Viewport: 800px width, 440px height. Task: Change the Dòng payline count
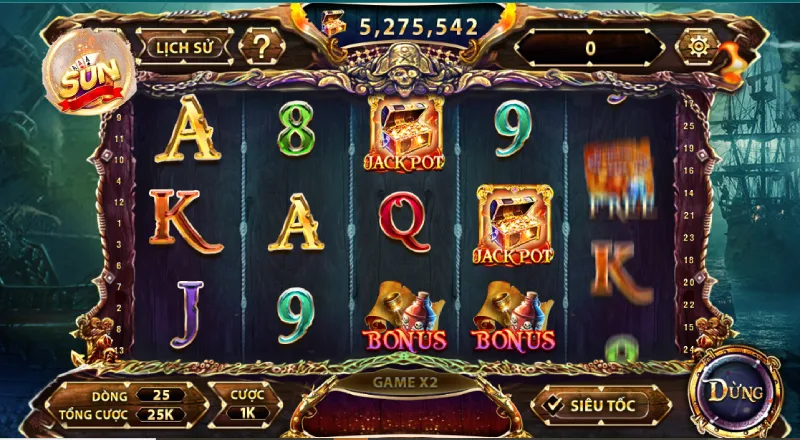160,395
